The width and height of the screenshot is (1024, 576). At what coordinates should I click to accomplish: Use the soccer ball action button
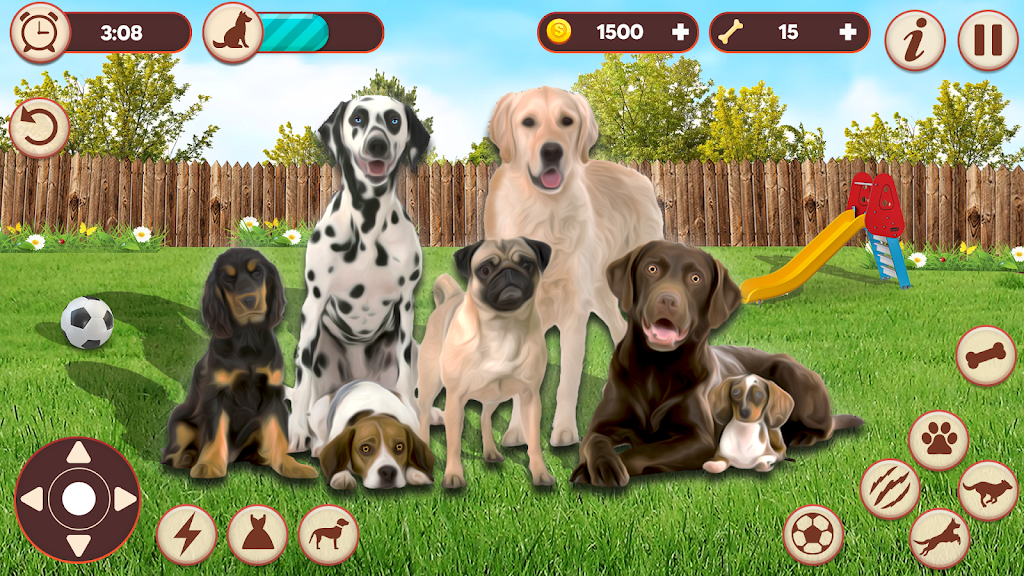click(x=813, y=534)
